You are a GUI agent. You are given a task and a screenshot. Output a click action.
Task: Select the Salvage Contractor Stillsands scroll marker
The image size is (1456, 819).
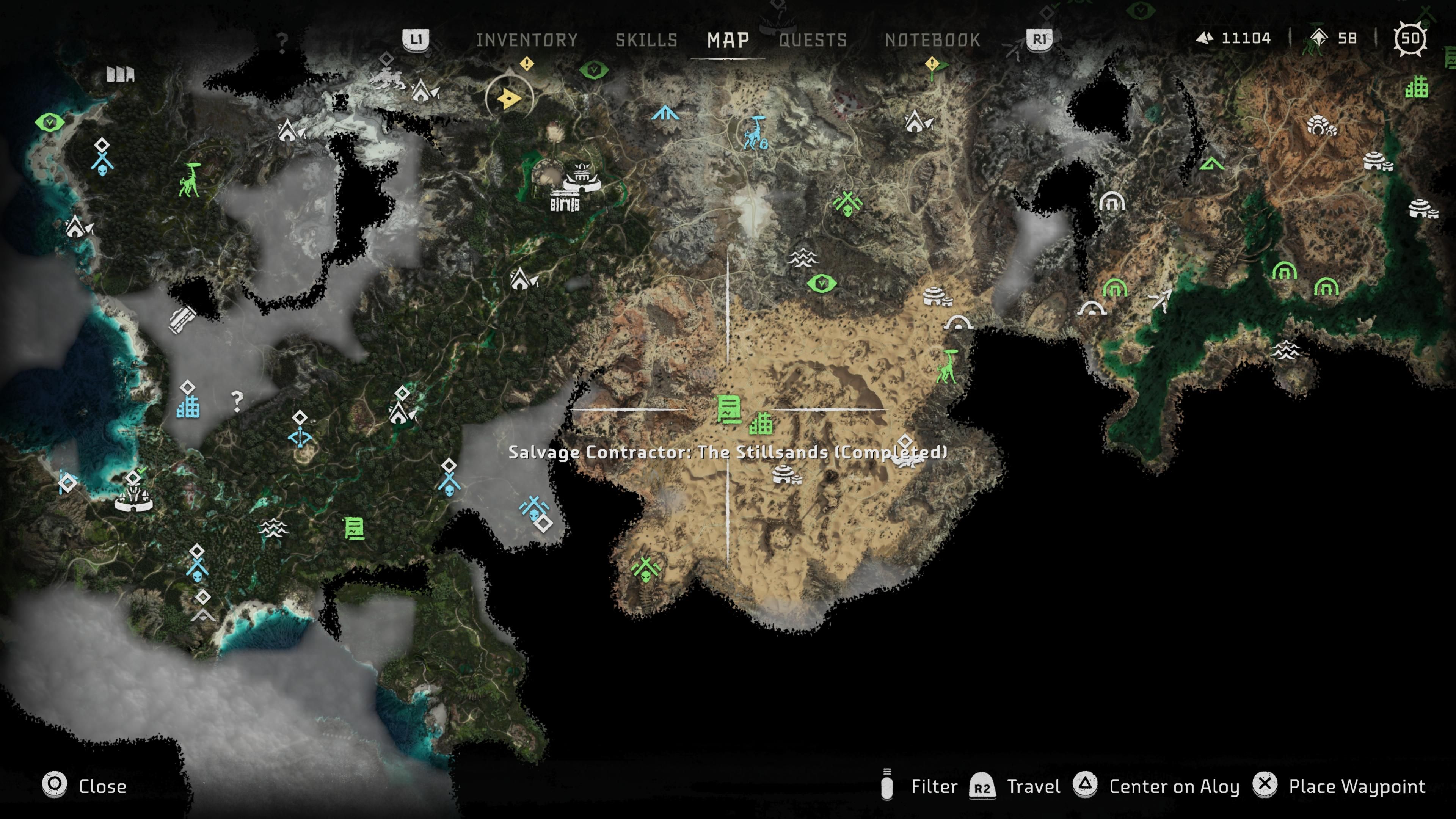click(728, 409)
